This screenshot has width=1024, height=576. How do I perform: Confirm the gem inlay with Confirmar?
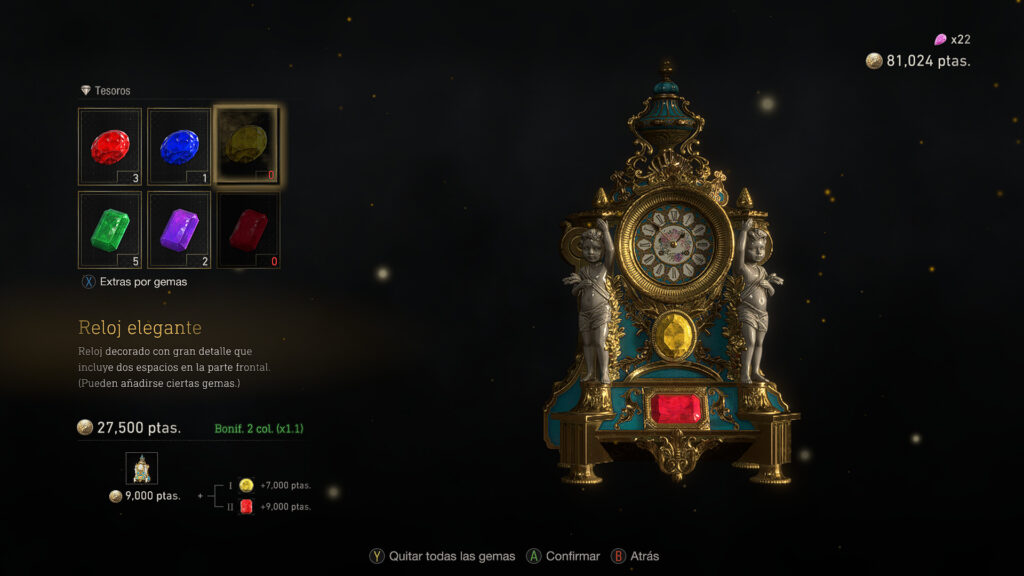coord(564,556)
